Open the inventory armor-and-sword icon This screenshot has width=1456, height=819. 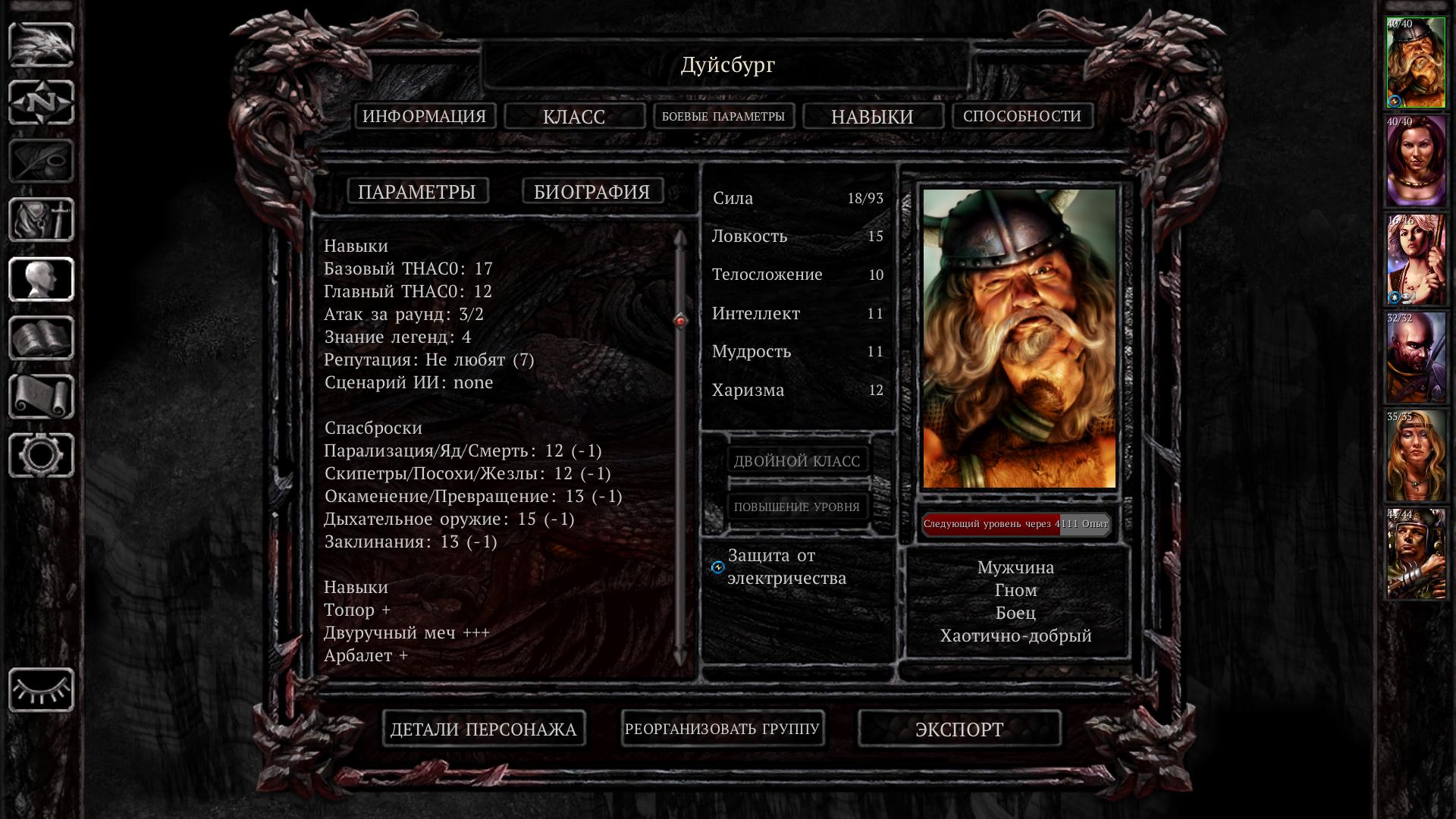[x=41, y=220]
